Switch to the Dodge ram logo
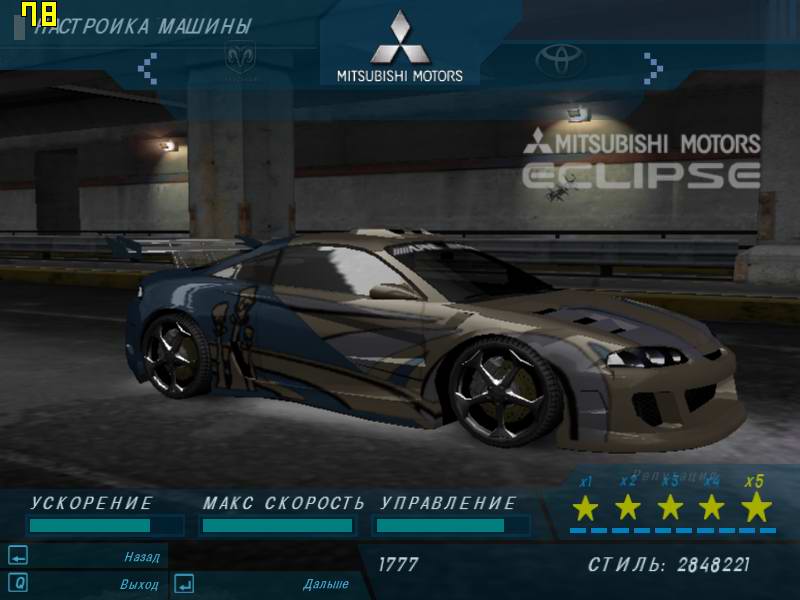 [240, 59]
